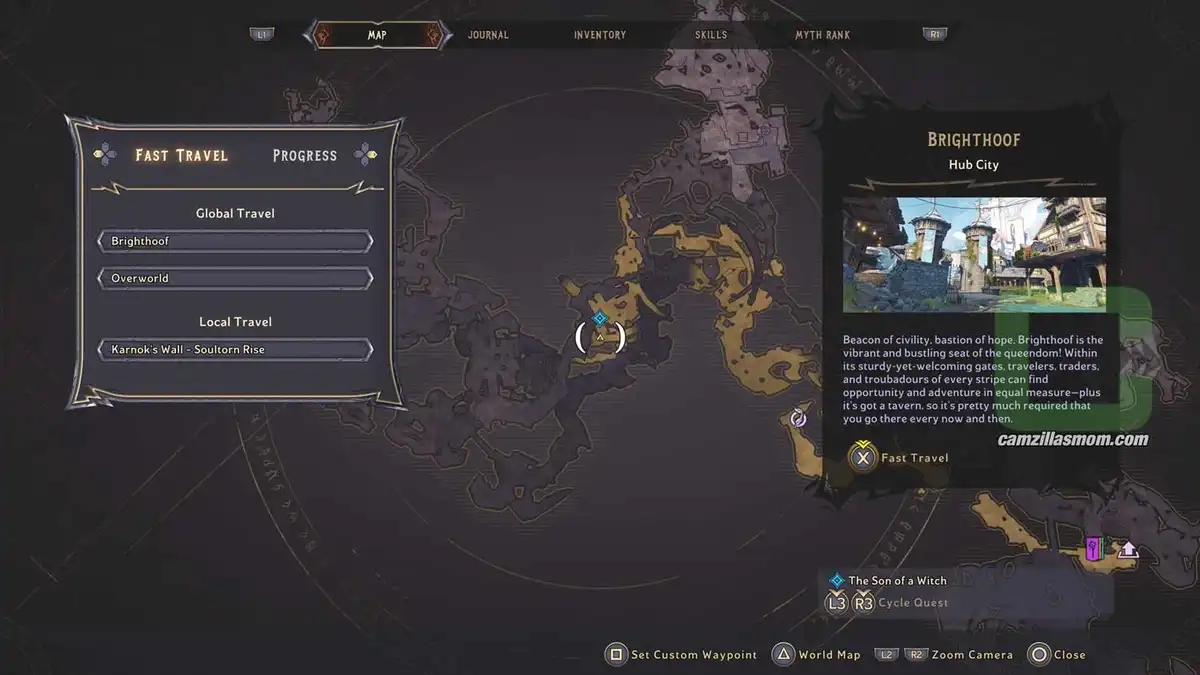Switch to the Journal tab
The width and height of the screenshot is (1200, 675).
click(488, 35)
